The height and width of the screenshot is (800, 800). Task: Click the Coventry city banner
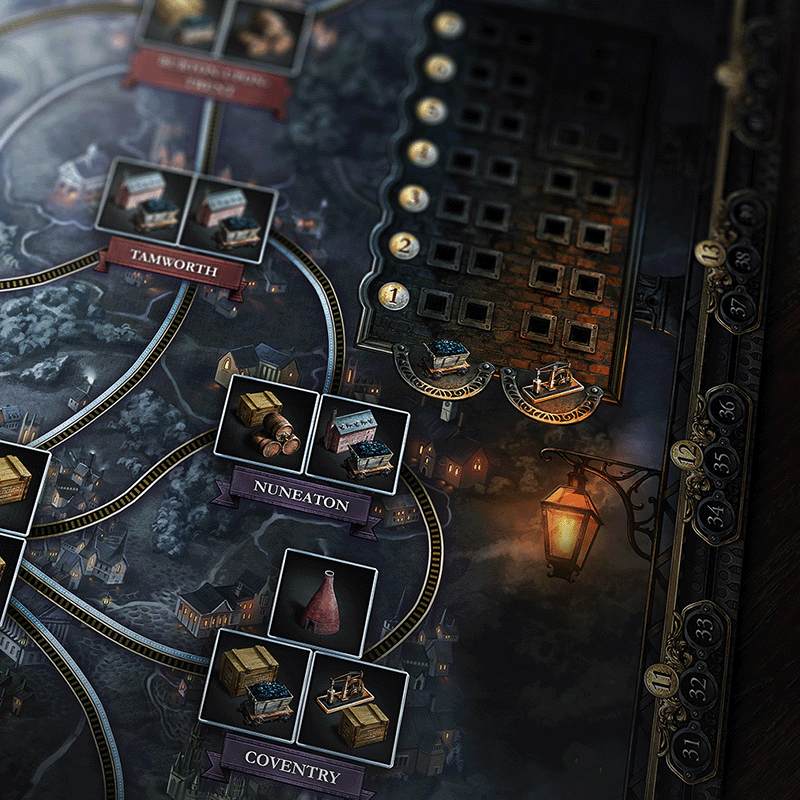(x=293, y=775)
